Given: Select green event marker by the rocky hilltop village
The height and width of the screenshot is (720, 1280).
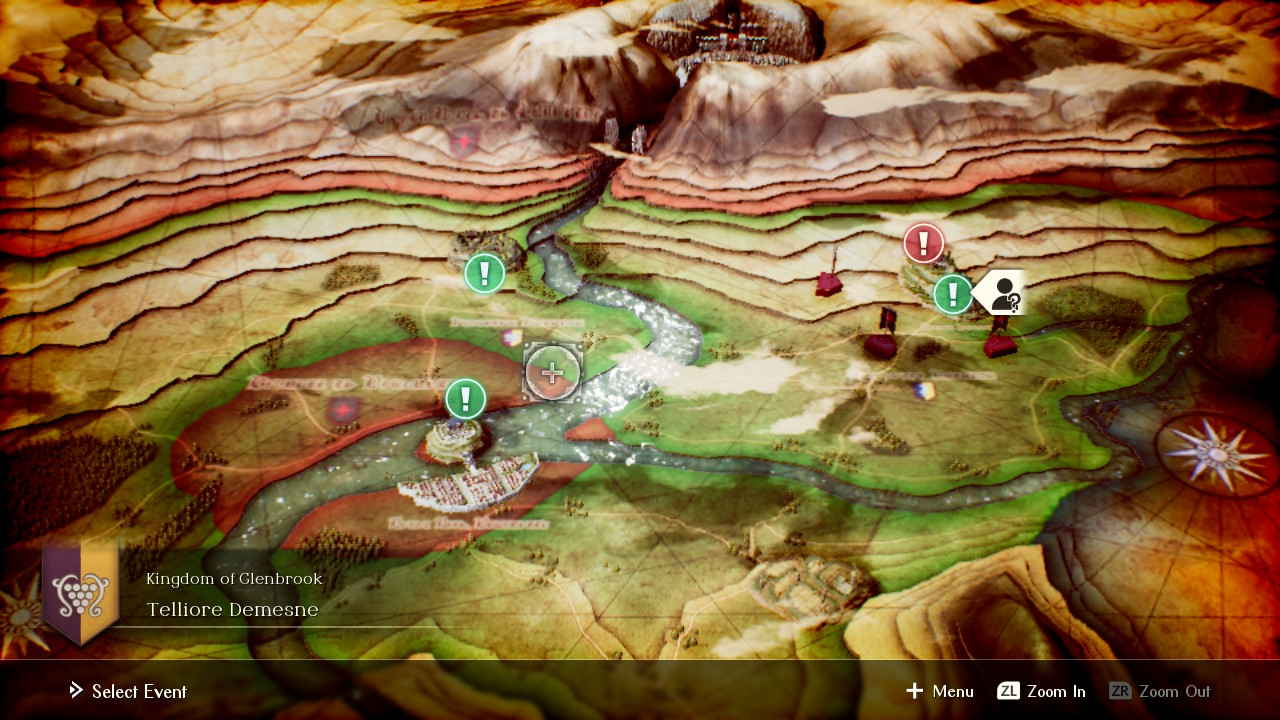Looking at the screenshot, I should pyautogui.click(x=485, y=273).
